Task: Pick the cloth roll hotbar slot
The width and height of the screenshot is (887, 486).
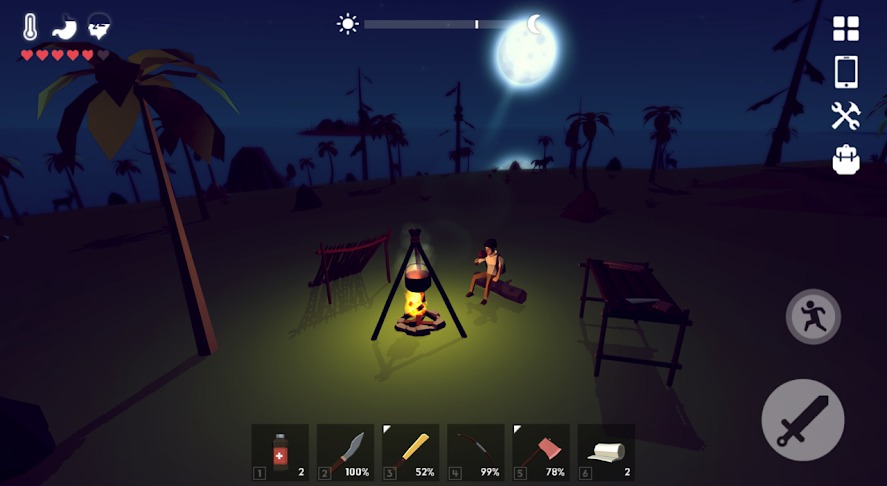Action: [606, 452]
